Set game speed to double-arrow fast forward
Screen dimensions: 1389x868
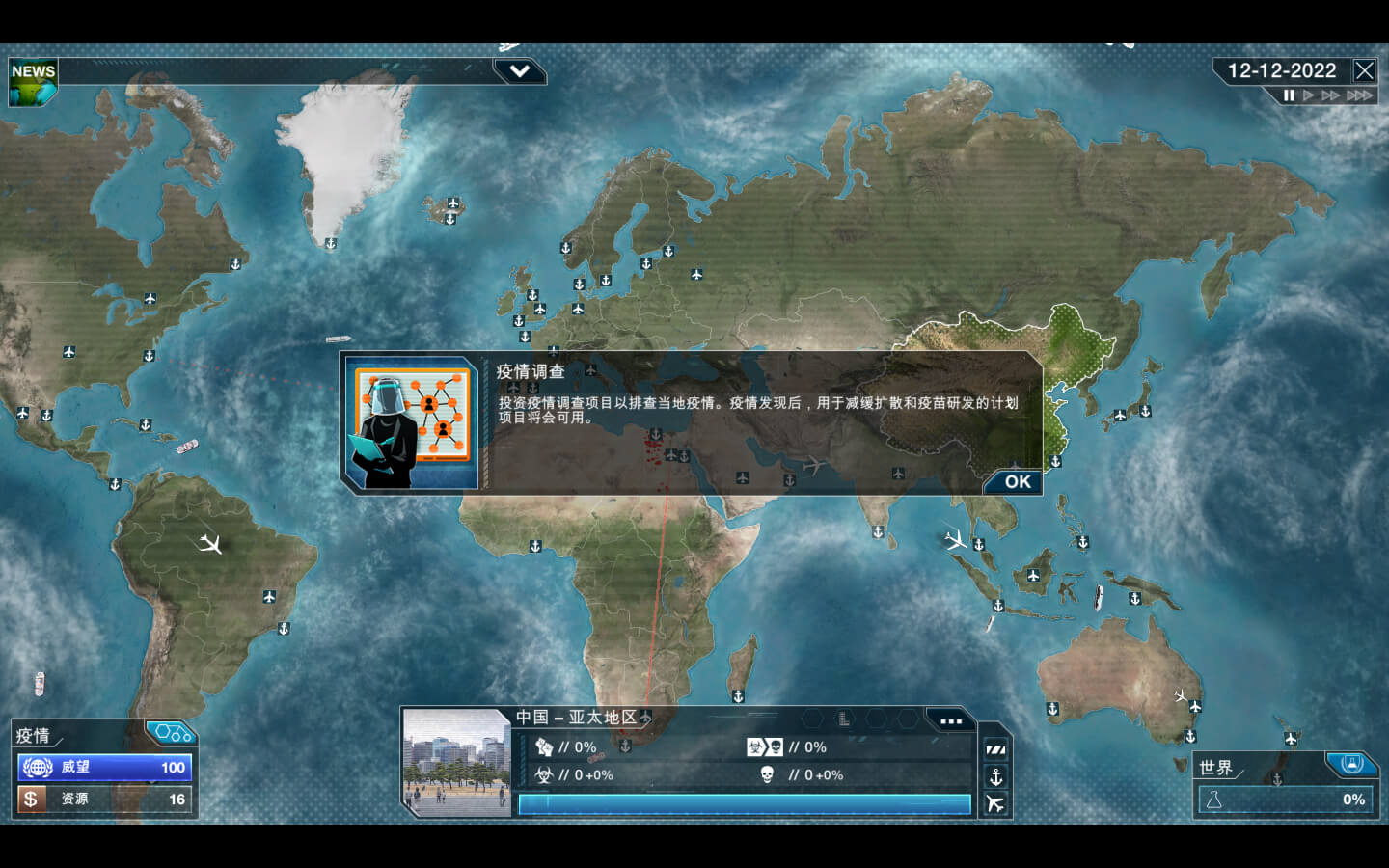click(1331, 95)
